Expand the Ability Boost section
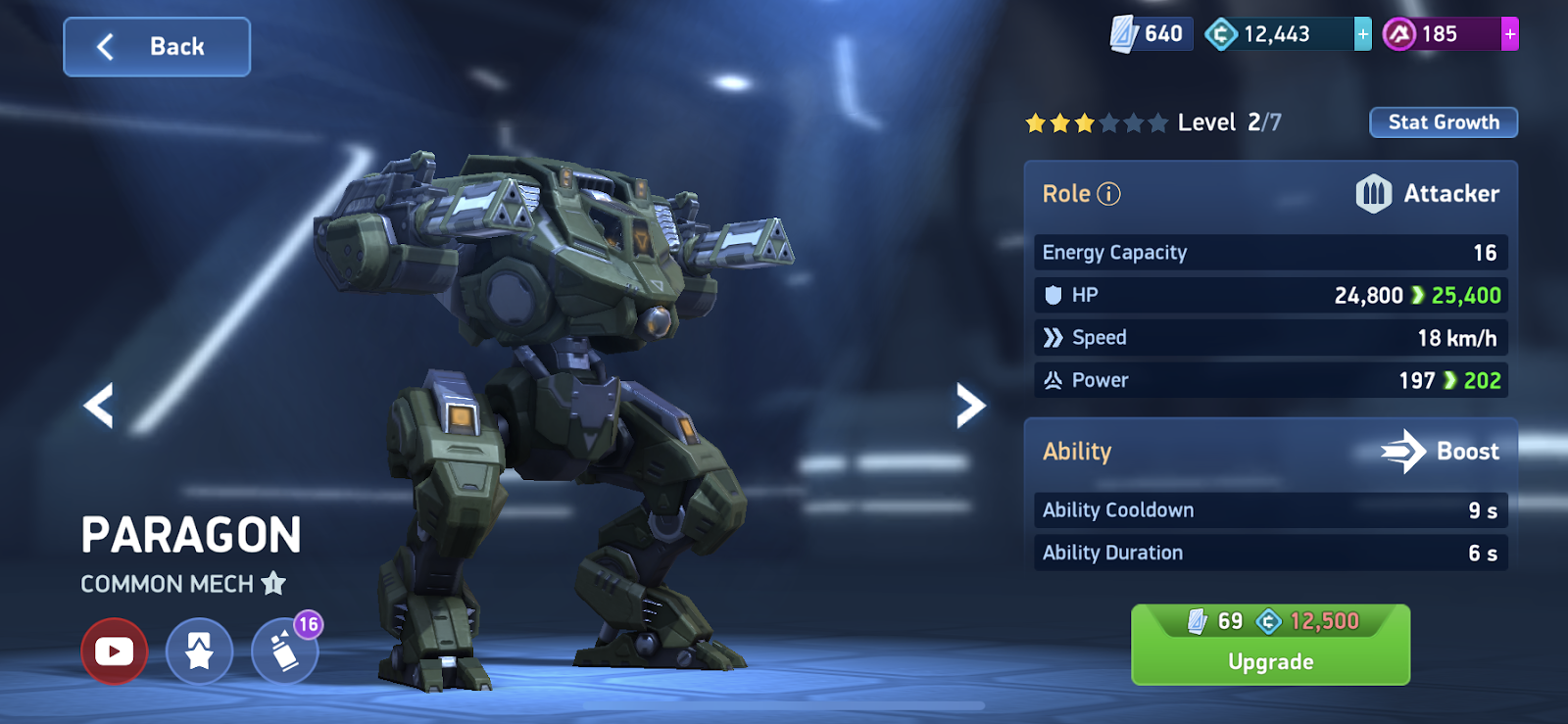The height and width of the screenshot is (724, 1568). tap(1270, 451)
